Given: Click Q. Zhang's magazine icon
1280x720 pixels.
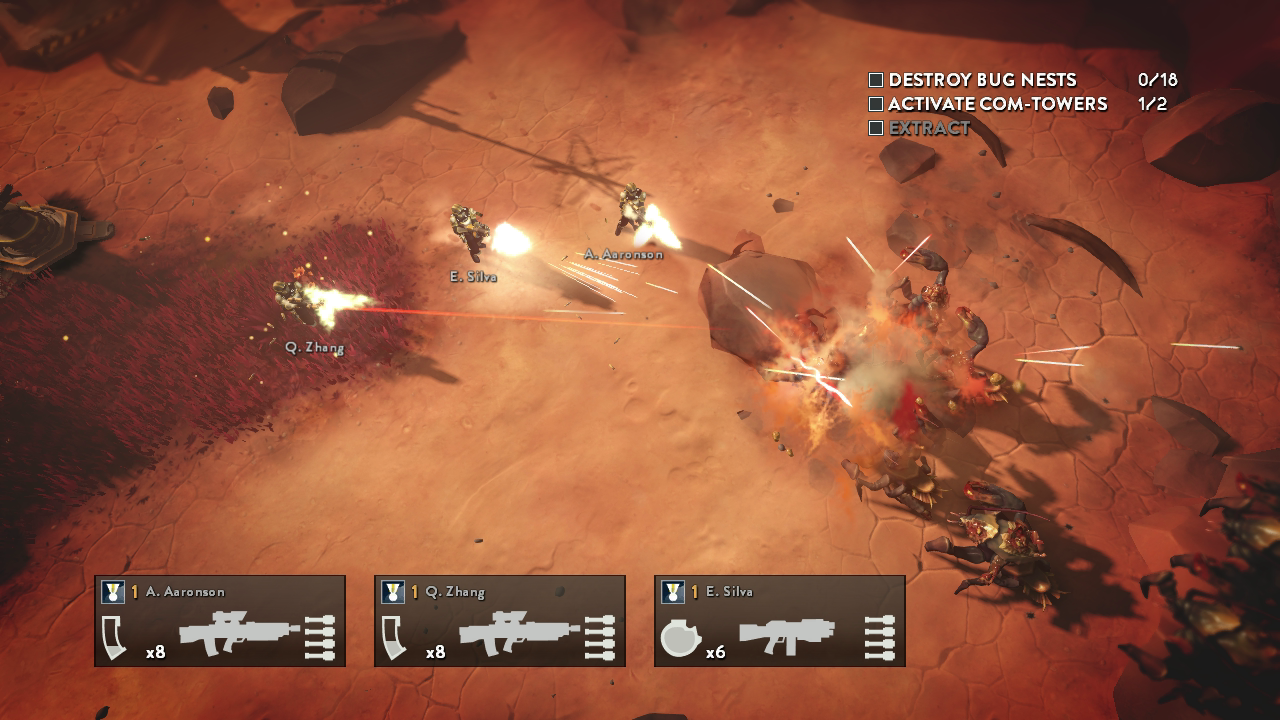Looking at the screenshot, I should [396, 637].
